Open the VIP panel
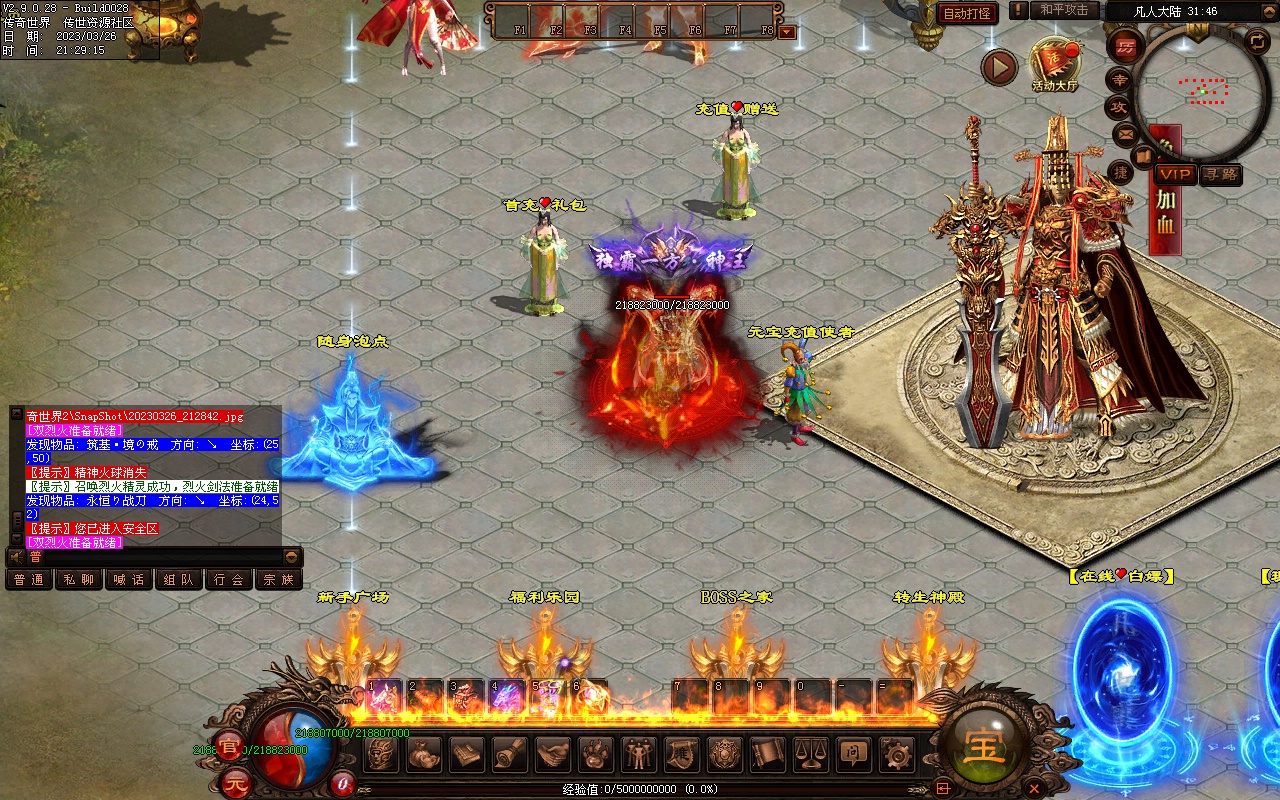The height and width of the screenshot is (800, 1280). tap(1175, 174)
